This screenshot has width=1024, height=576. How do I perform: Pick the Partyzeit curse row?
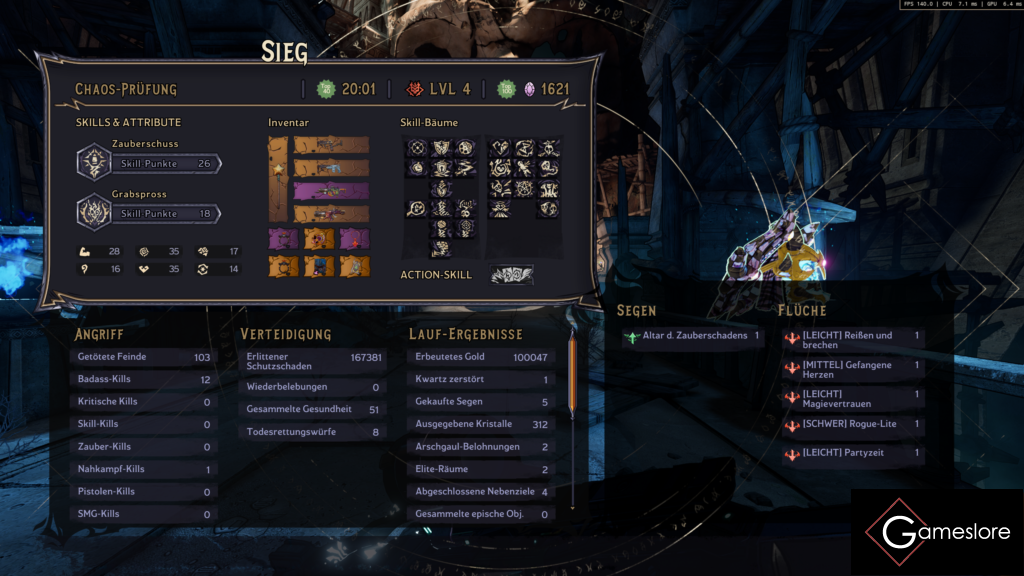[x=852, y=453]
